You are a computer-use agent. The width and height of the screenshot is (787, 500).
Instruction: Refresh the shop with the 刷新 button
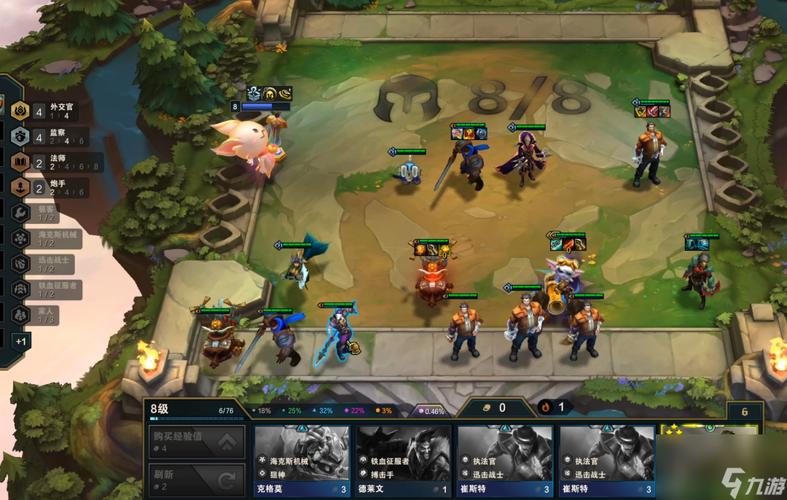[x=196, y=477]
